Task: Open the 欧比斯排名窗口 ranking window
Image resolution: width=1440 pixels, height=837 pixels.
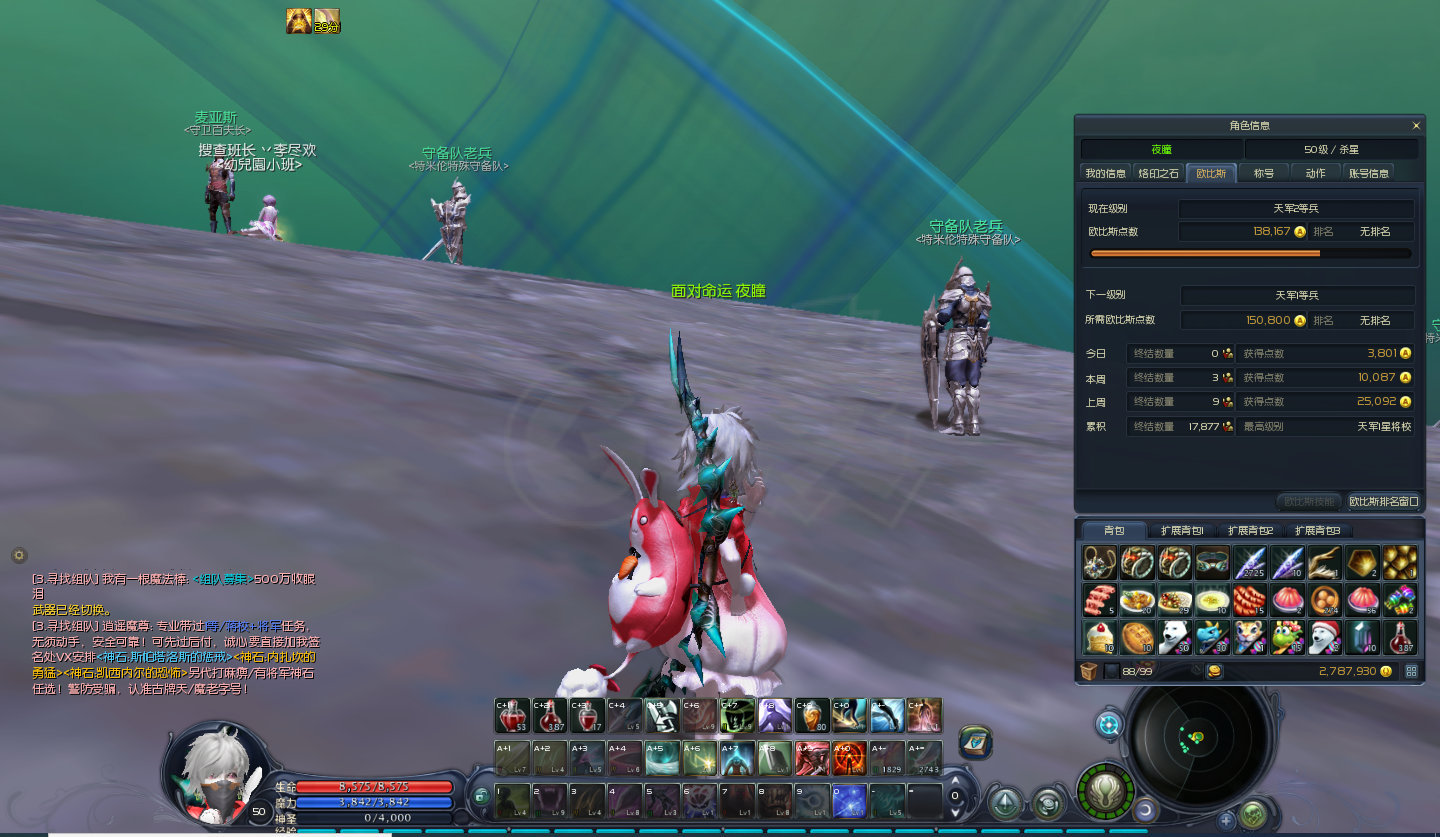Action: coord(1384,501)
